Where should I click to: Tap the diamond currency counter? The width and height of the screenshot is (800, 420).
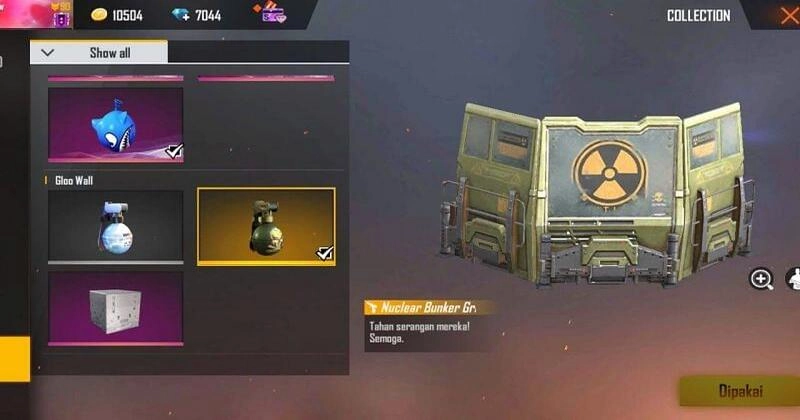[x=200, y=15]
